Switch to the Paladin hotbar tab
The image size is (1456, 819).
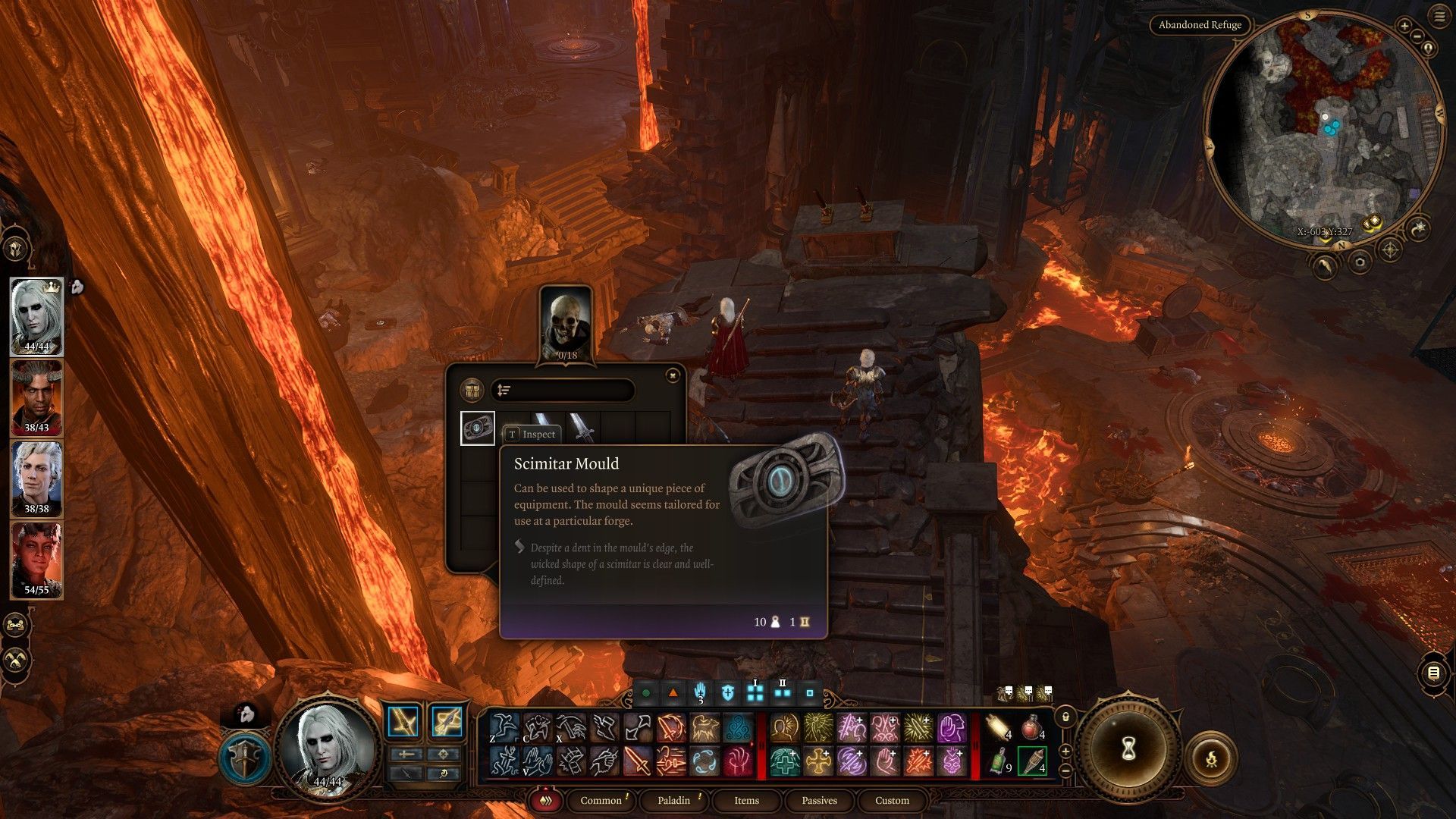point(673,800)
